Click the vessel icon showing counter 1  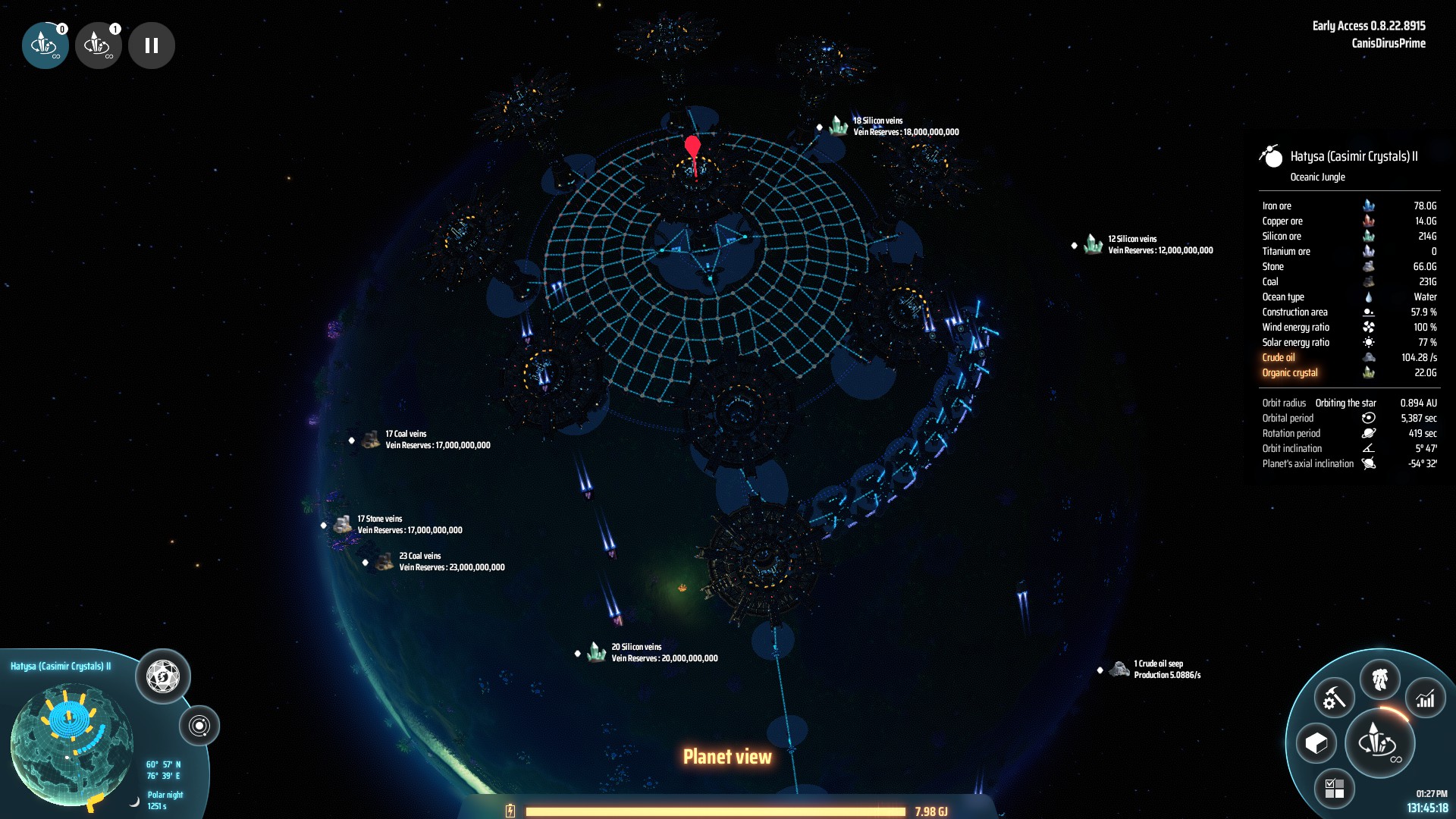(98, 45)
